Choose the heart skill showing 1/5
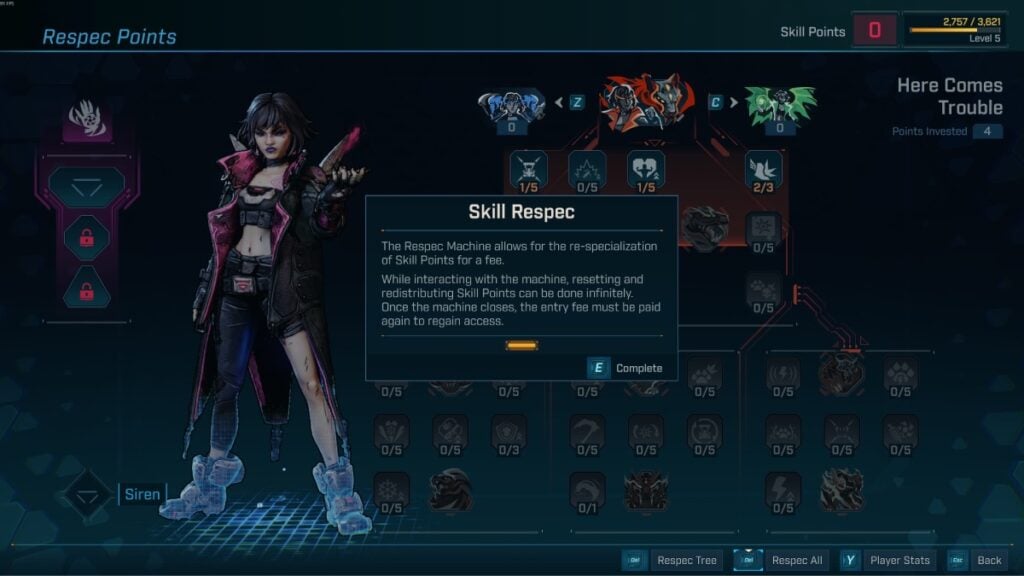 coord(646,171)
